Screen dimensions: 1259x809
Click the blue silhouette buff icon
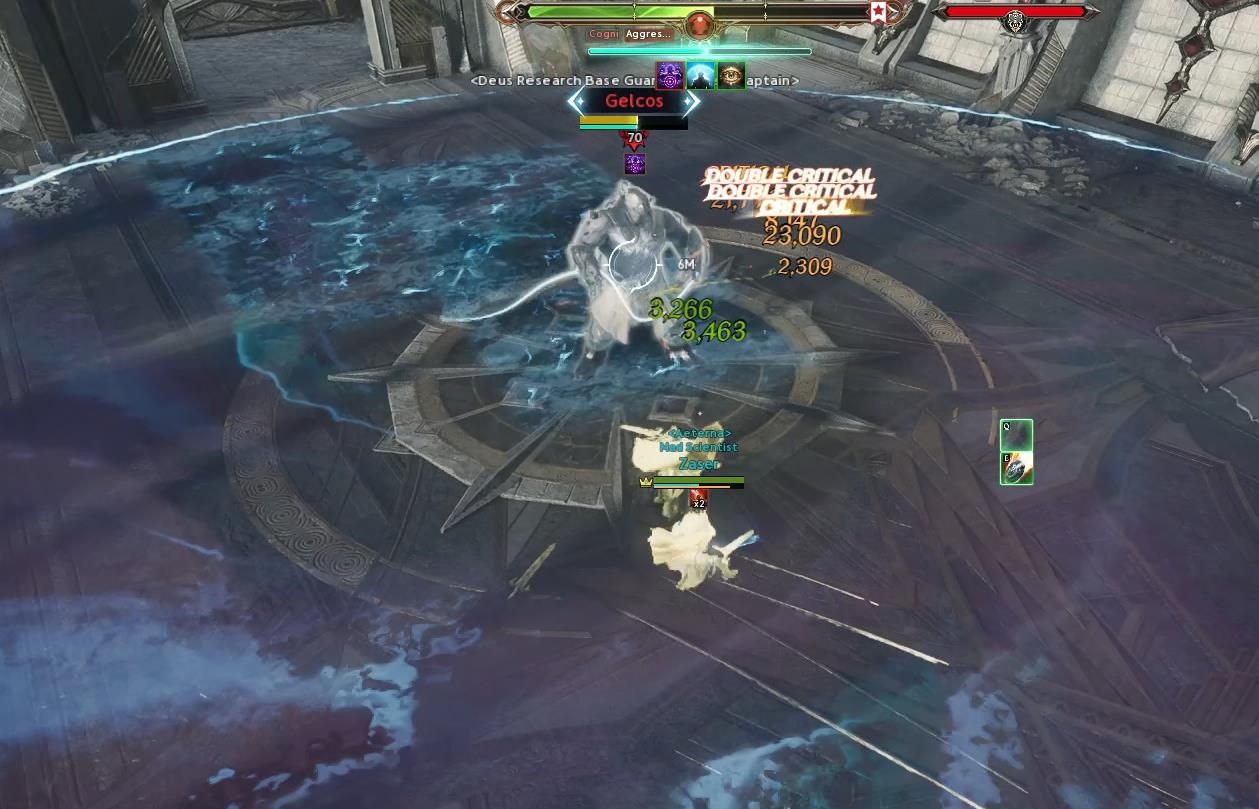pos(700,75)
